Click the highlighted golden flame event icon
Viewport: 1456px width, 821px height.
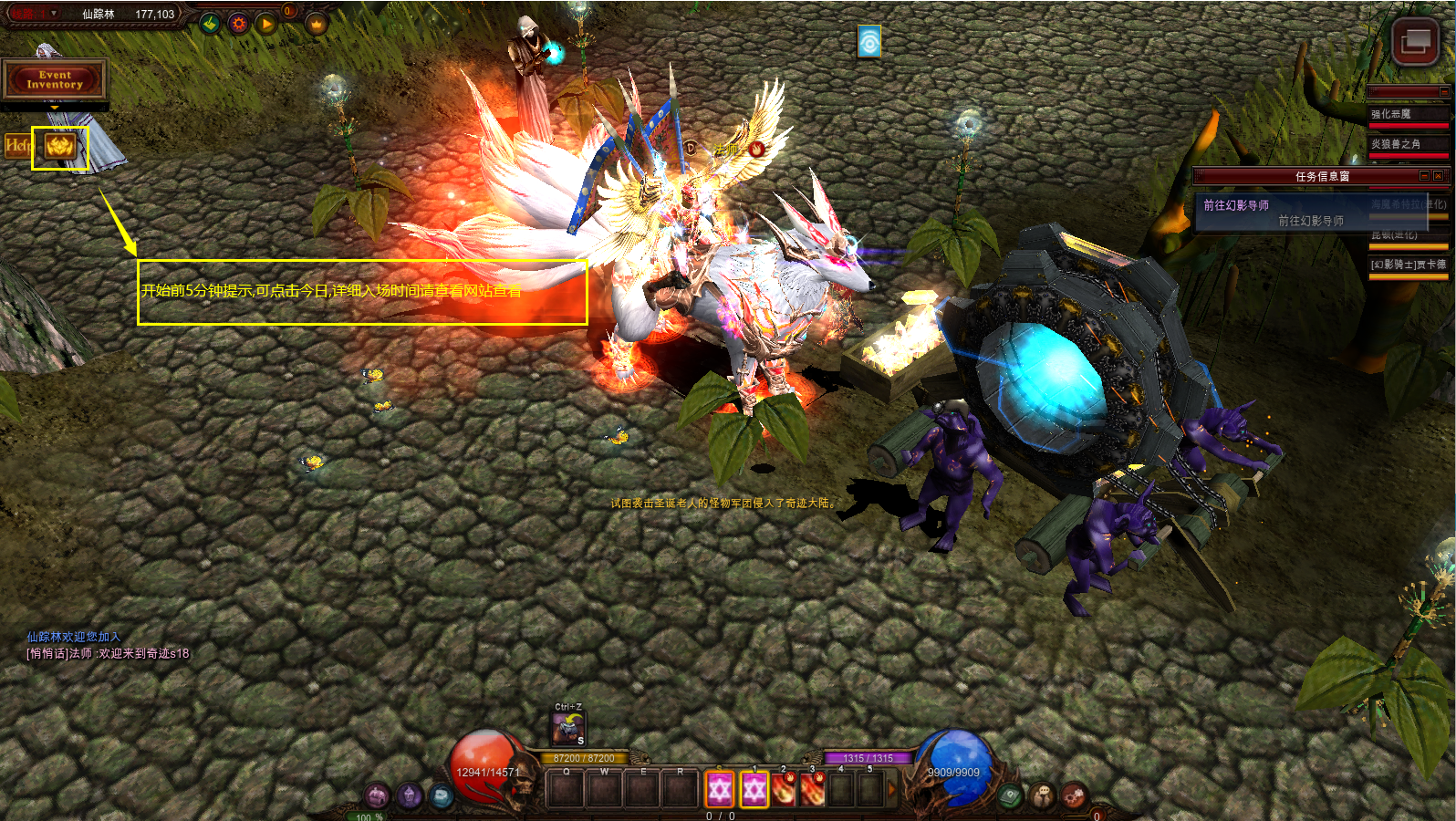click(60, 146)
